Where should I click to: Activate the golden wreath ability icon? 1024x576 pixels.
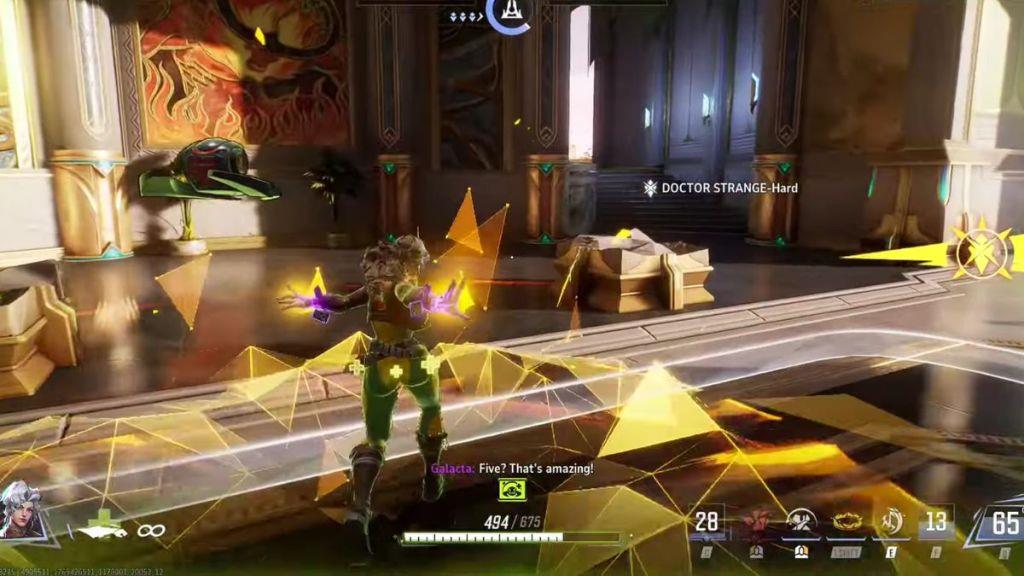(846, 522)
